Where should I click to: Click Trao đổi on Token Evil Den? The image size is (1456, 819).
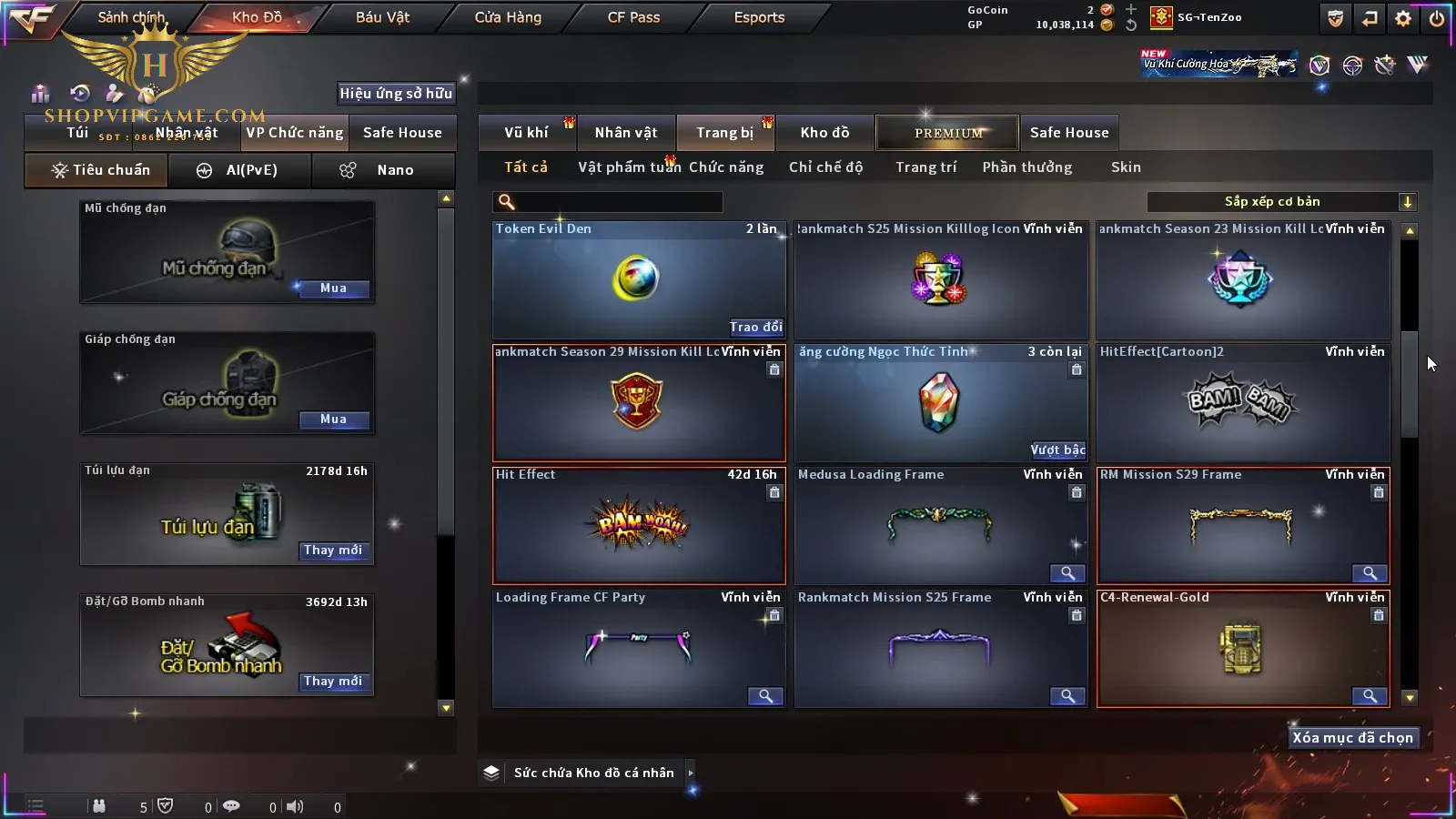(755, 327)
